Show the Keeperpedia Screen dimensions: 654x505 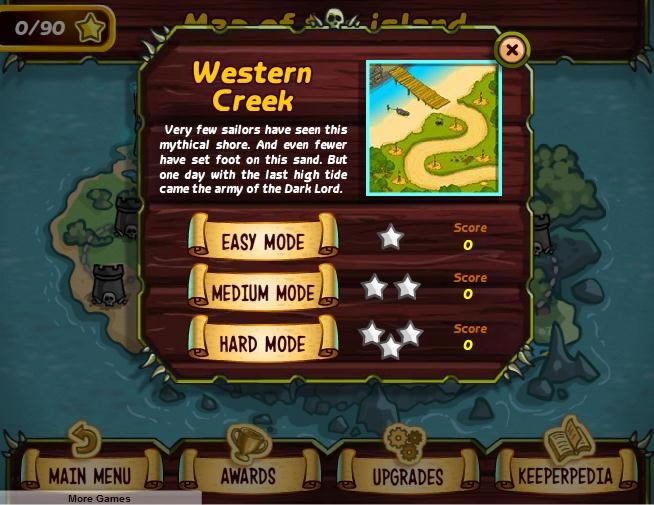pyautogui.click(x=565, y=474)
